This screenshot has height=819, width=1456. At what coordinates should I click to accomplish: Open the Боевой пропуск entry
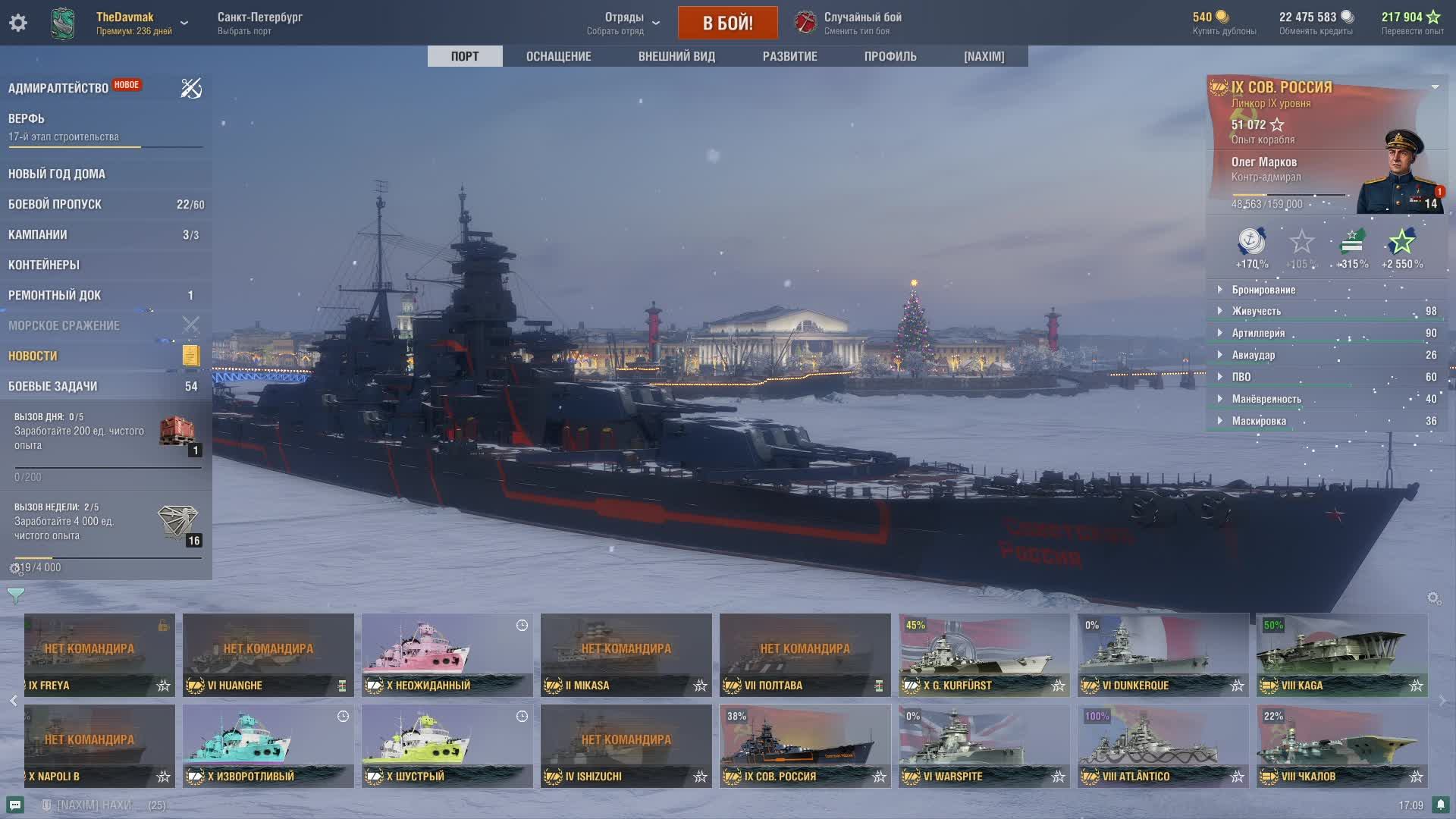(55, 204)
